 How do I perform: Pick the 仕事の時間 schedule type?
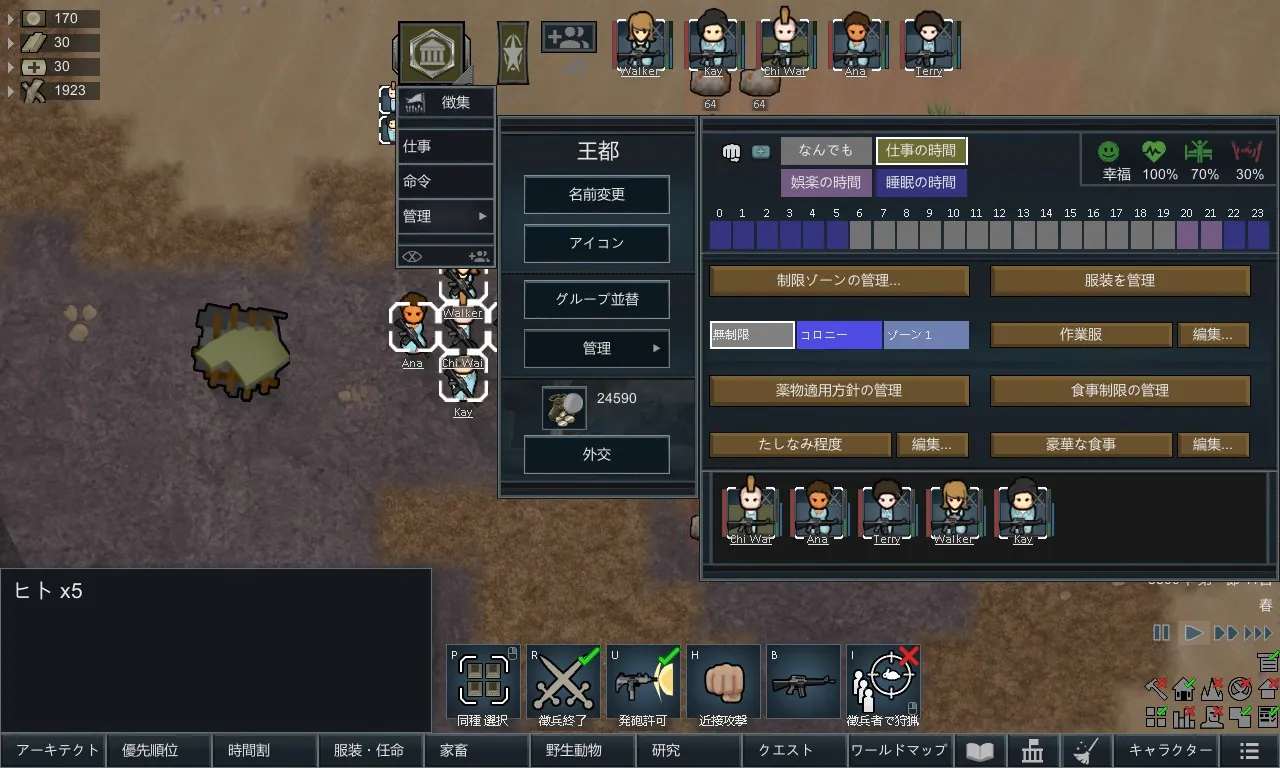point(921,151)
